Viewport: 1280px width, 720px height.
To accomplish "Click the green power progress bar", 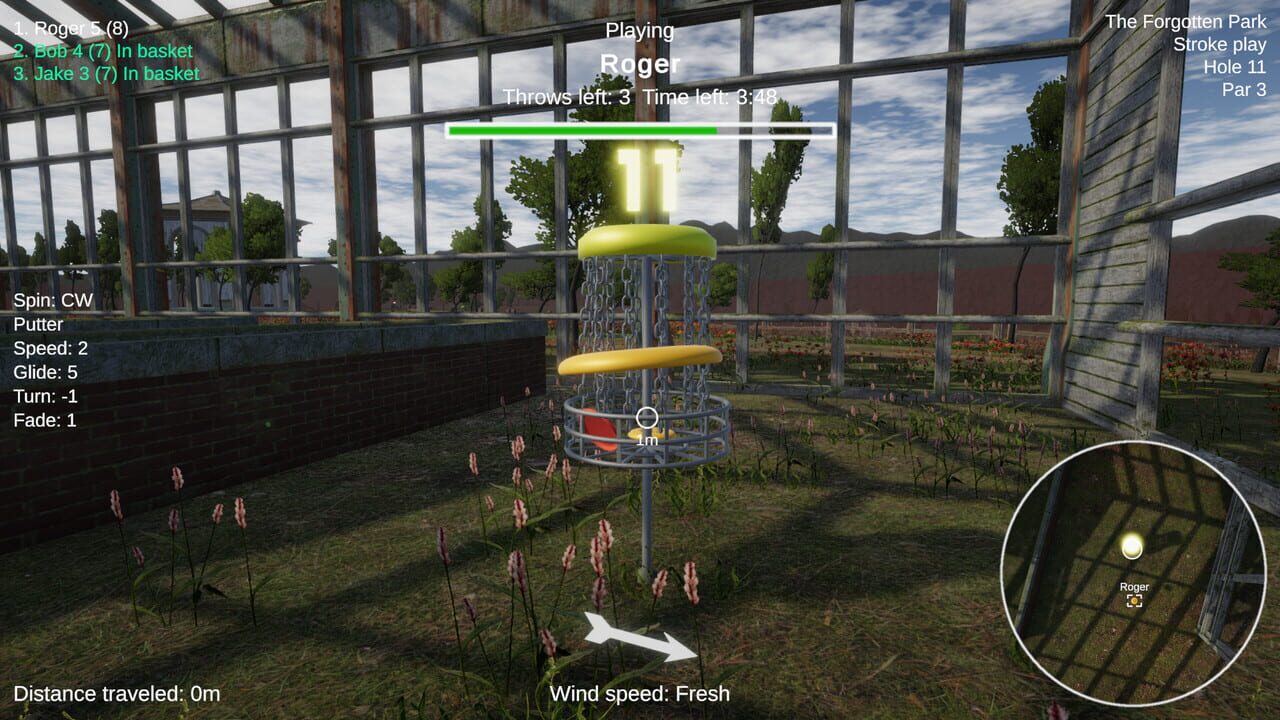I will point(583,130).
